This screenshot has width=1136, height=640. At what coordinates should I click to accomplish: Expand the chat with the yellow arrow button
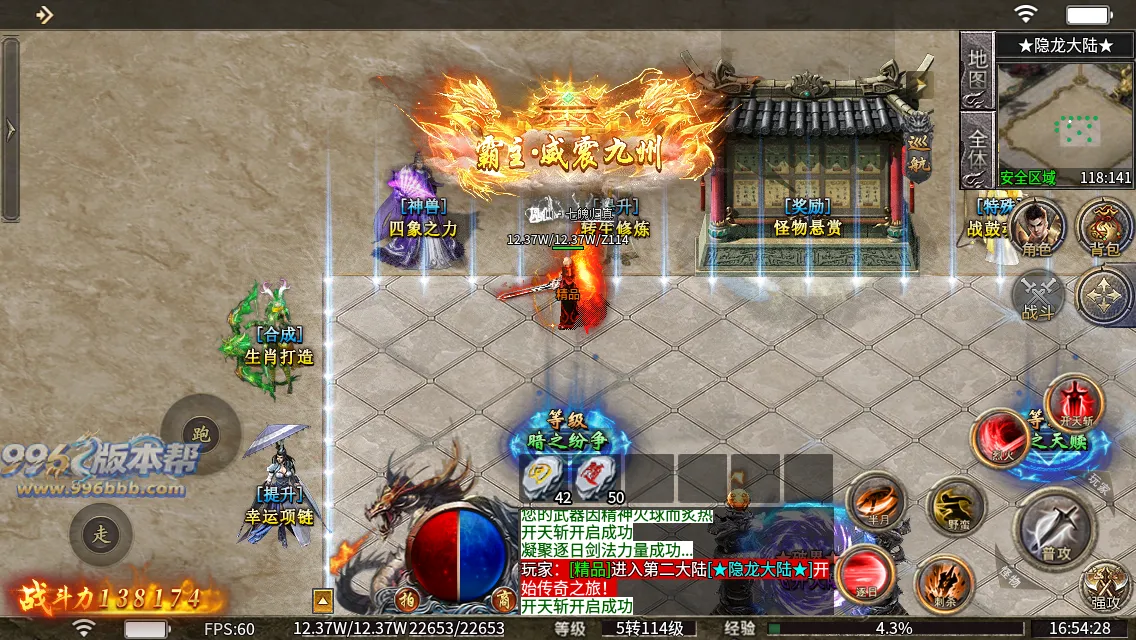pos(323,601)
